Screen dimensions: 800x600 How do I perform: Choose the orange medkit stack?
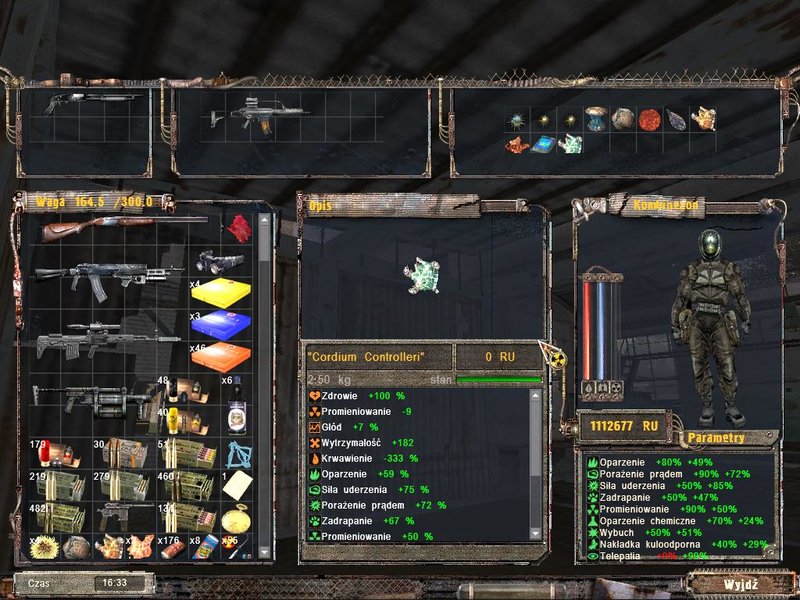[221, 357]
